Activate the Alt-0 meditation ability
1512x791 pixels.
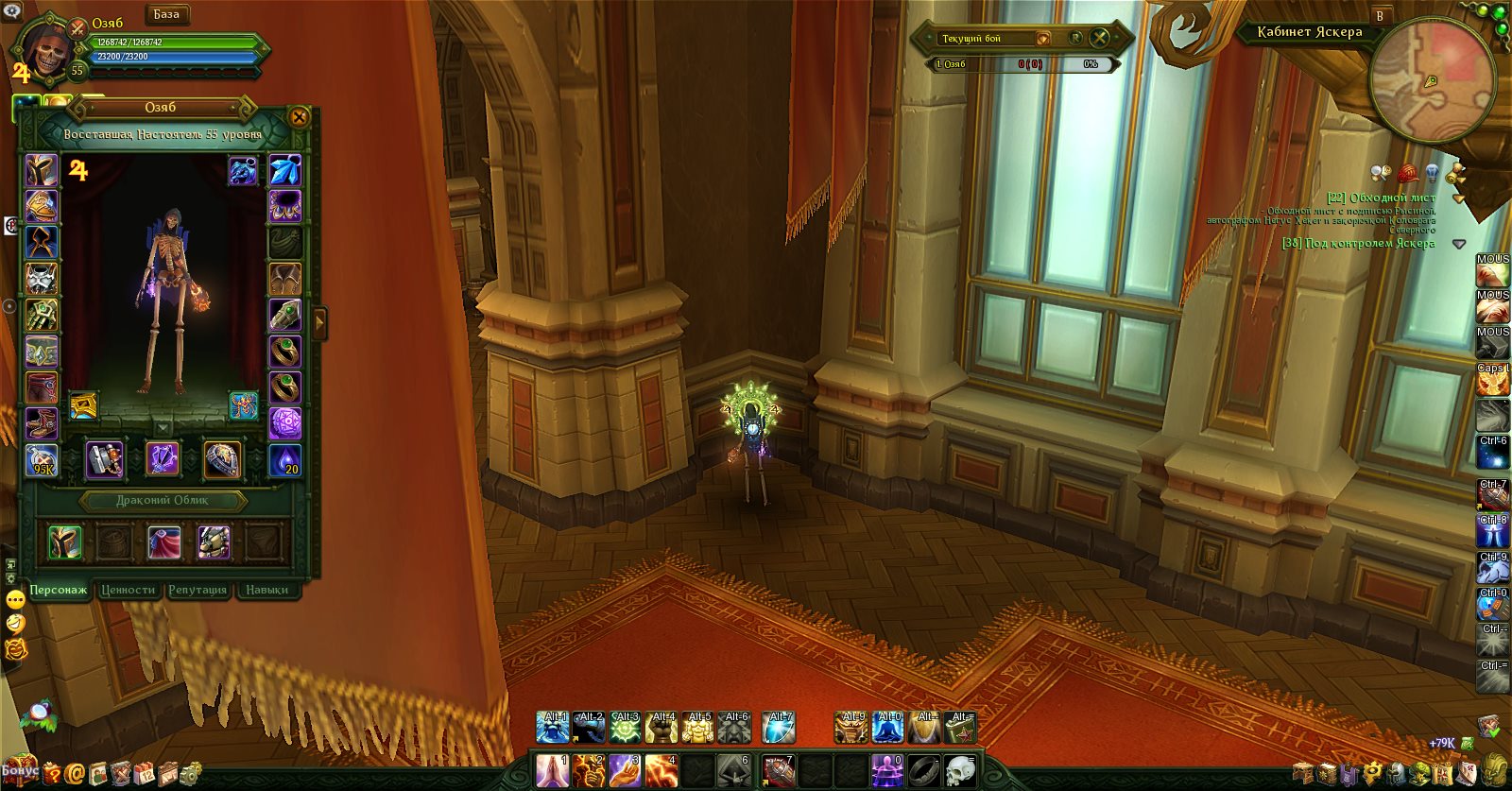point(888,728)
